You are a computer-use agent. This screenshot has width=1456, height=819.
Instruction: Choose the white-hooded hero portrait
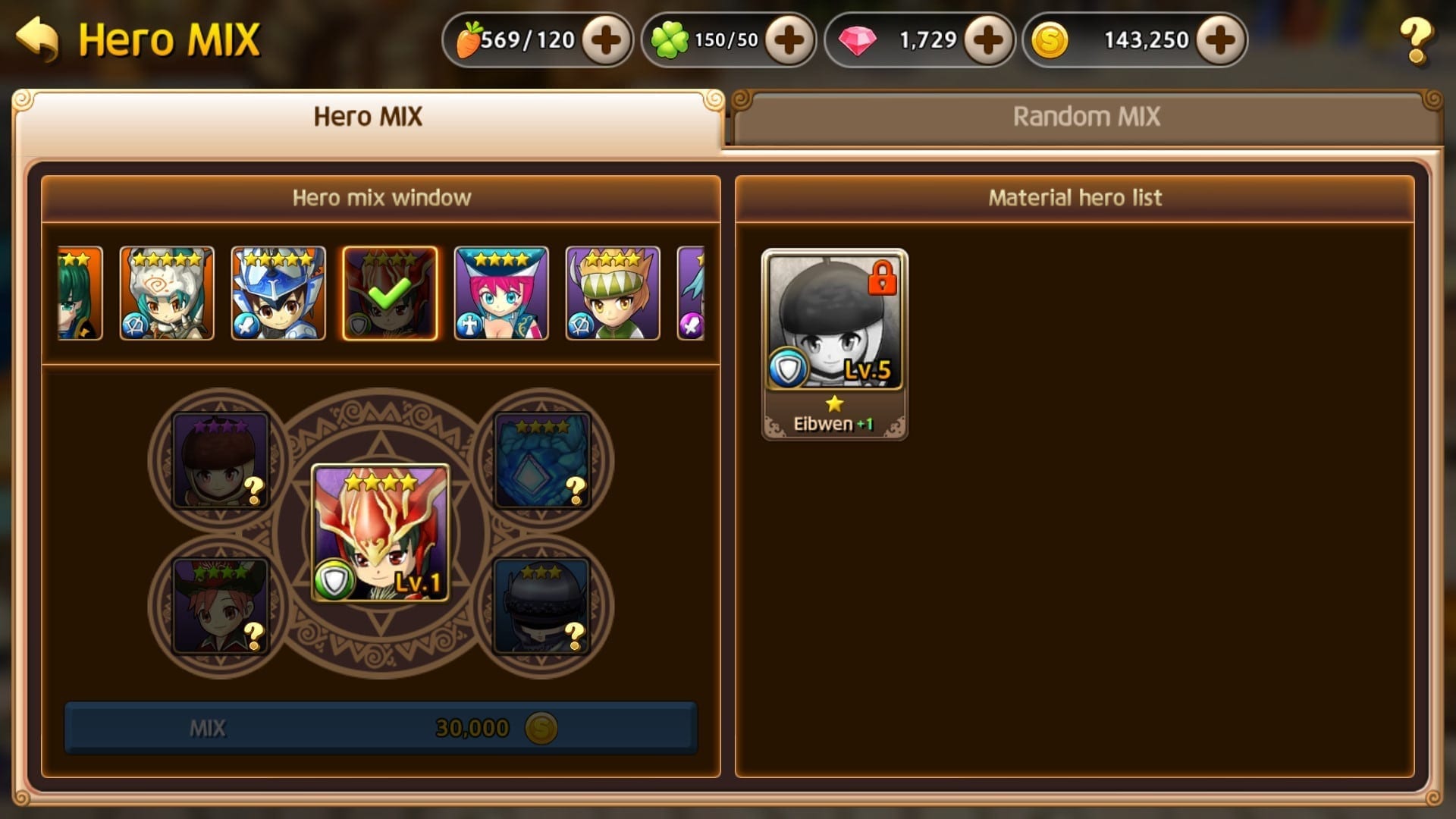coord(167,293)
